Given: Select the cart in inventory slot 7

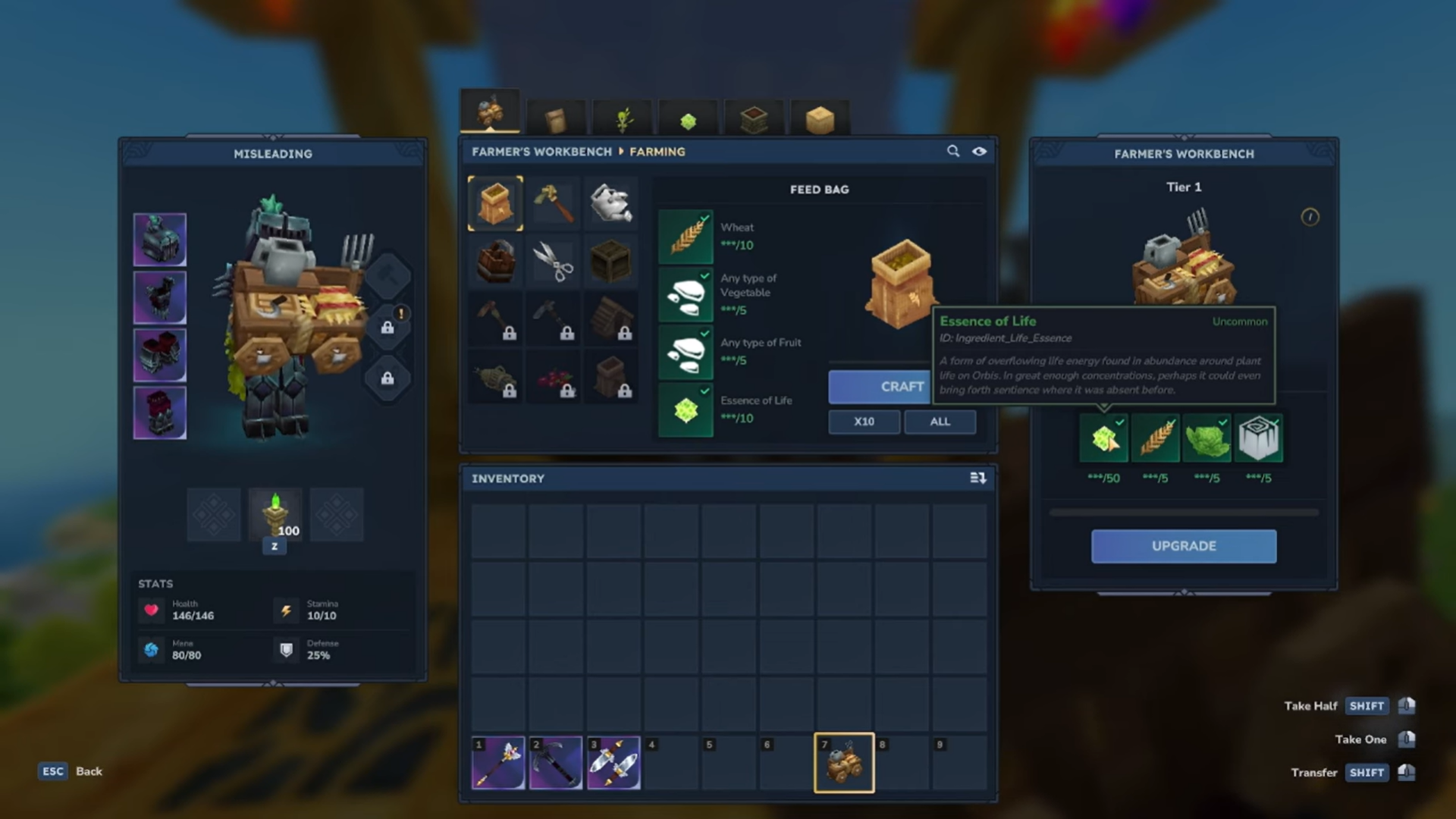Looking at the screenshot, I should click(844, 762).
